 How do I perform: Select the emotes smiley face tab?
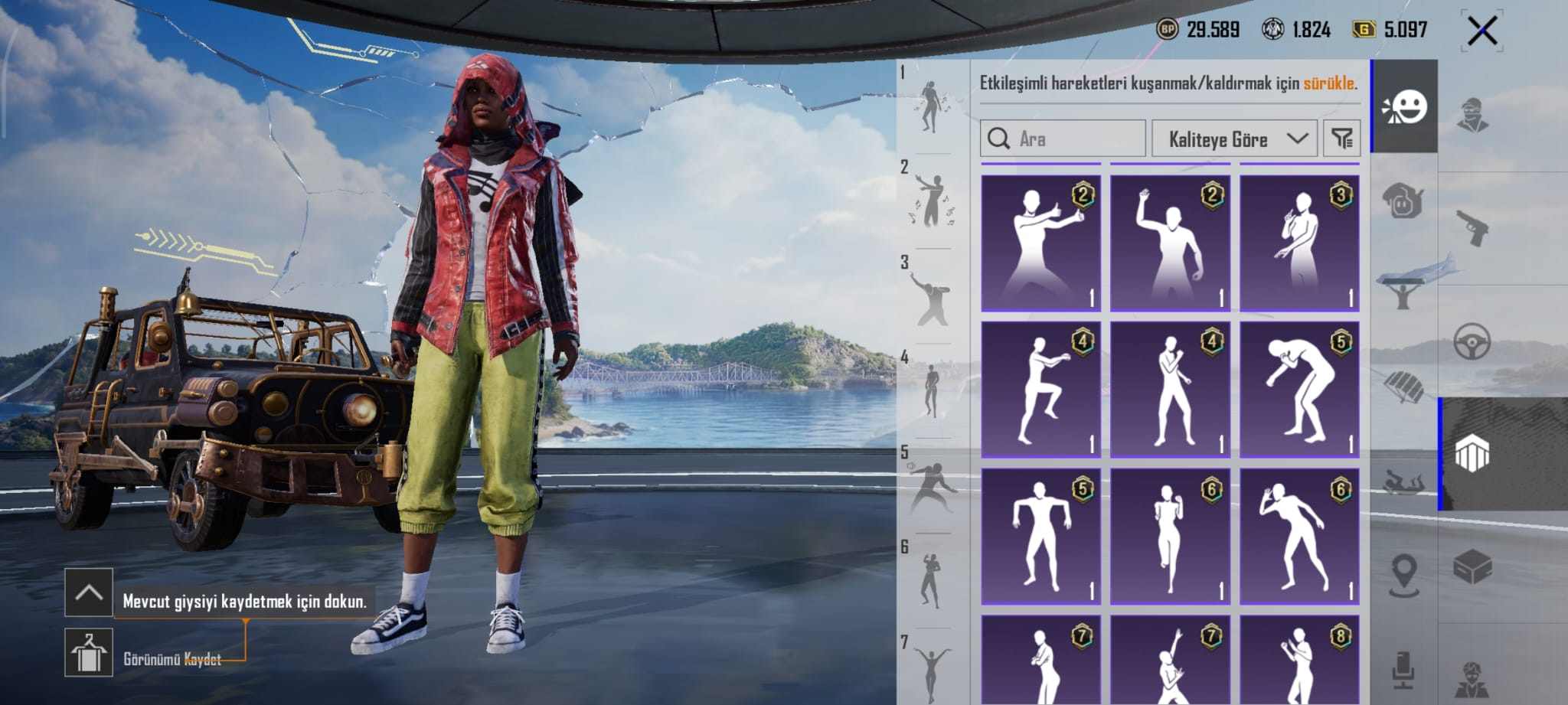(x=1404, y=107)
